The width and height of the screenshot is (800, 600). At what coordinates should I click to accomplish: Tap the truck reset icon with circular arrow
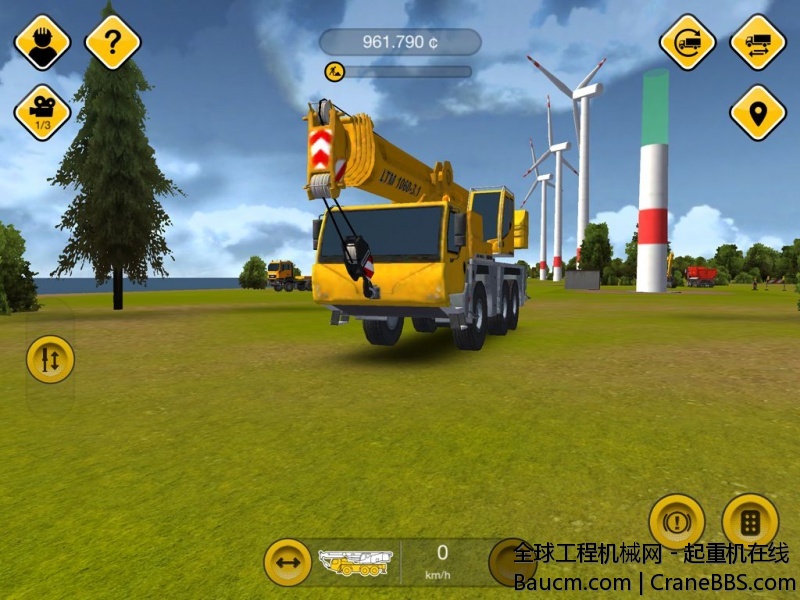pyautogui.click(x=687, y=41)
